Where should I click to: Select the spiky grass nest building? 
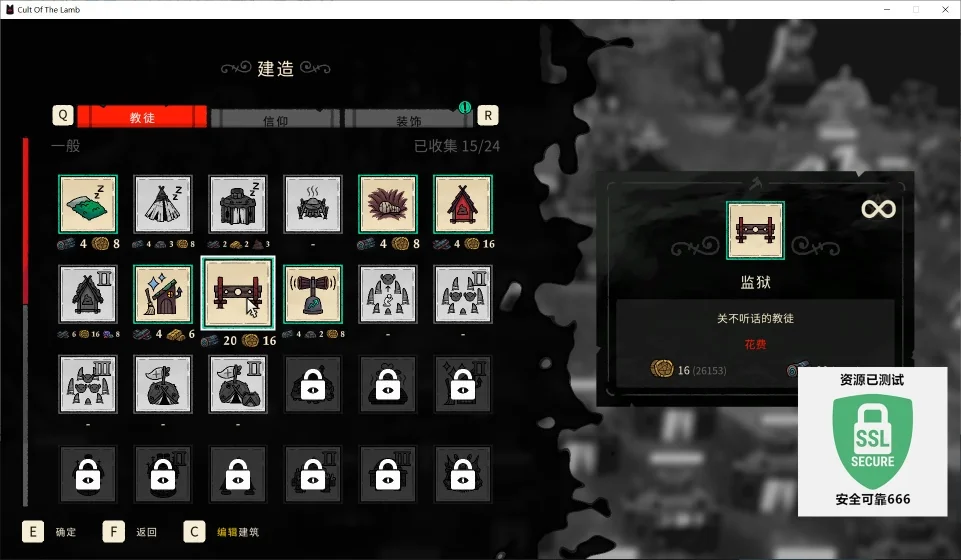pyautogui.click(x=388, y=204)
